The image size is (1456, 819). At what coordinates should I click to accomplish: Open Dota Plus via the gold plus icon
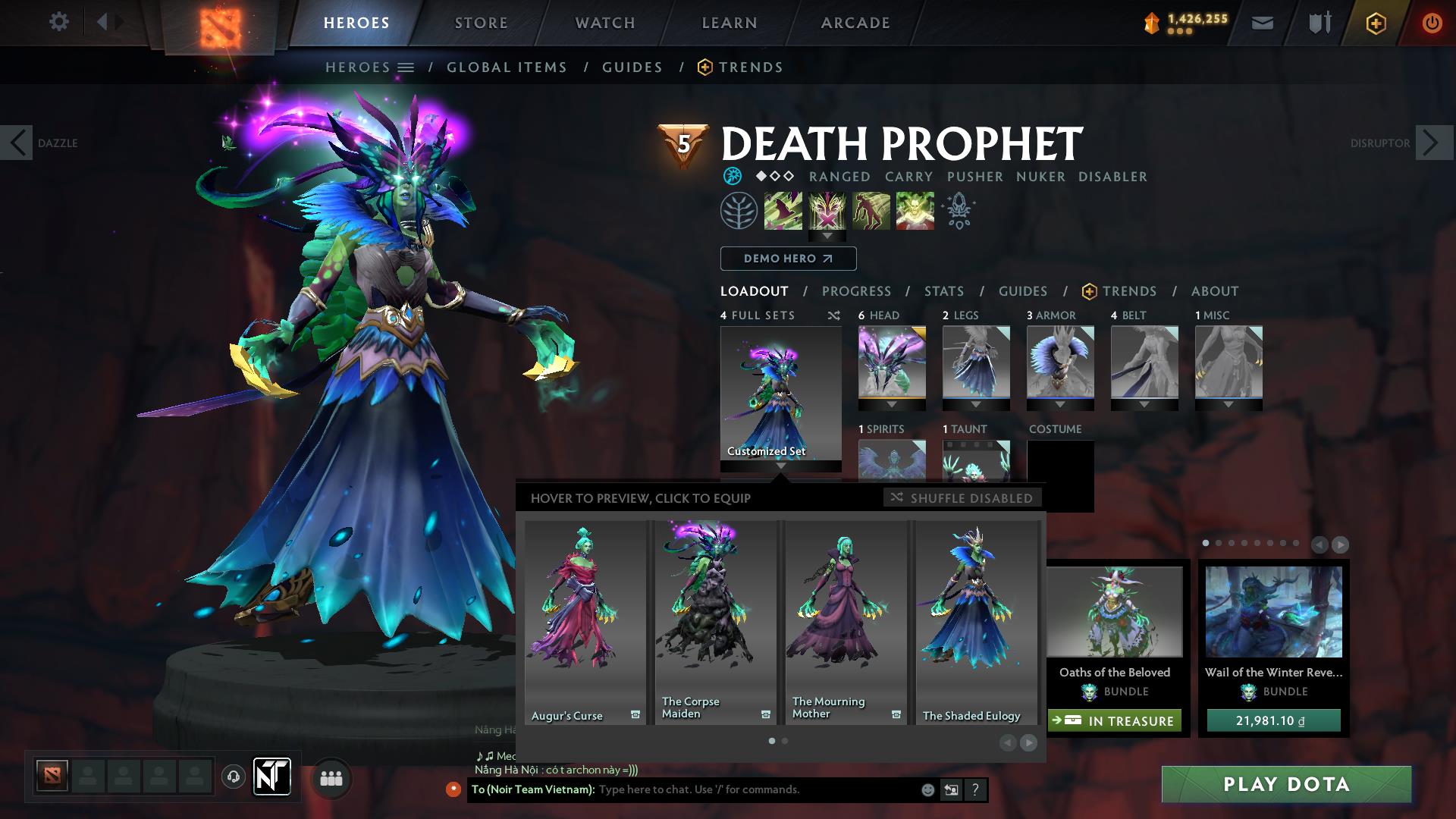coord(1376,23)
